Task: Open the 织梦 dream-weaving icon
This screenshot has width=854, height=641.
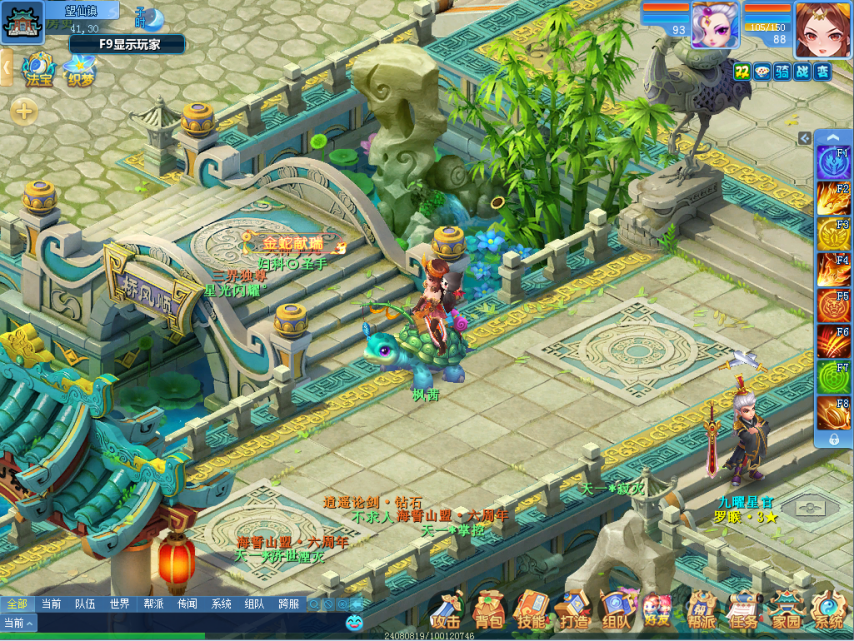Action: (79, 68)
